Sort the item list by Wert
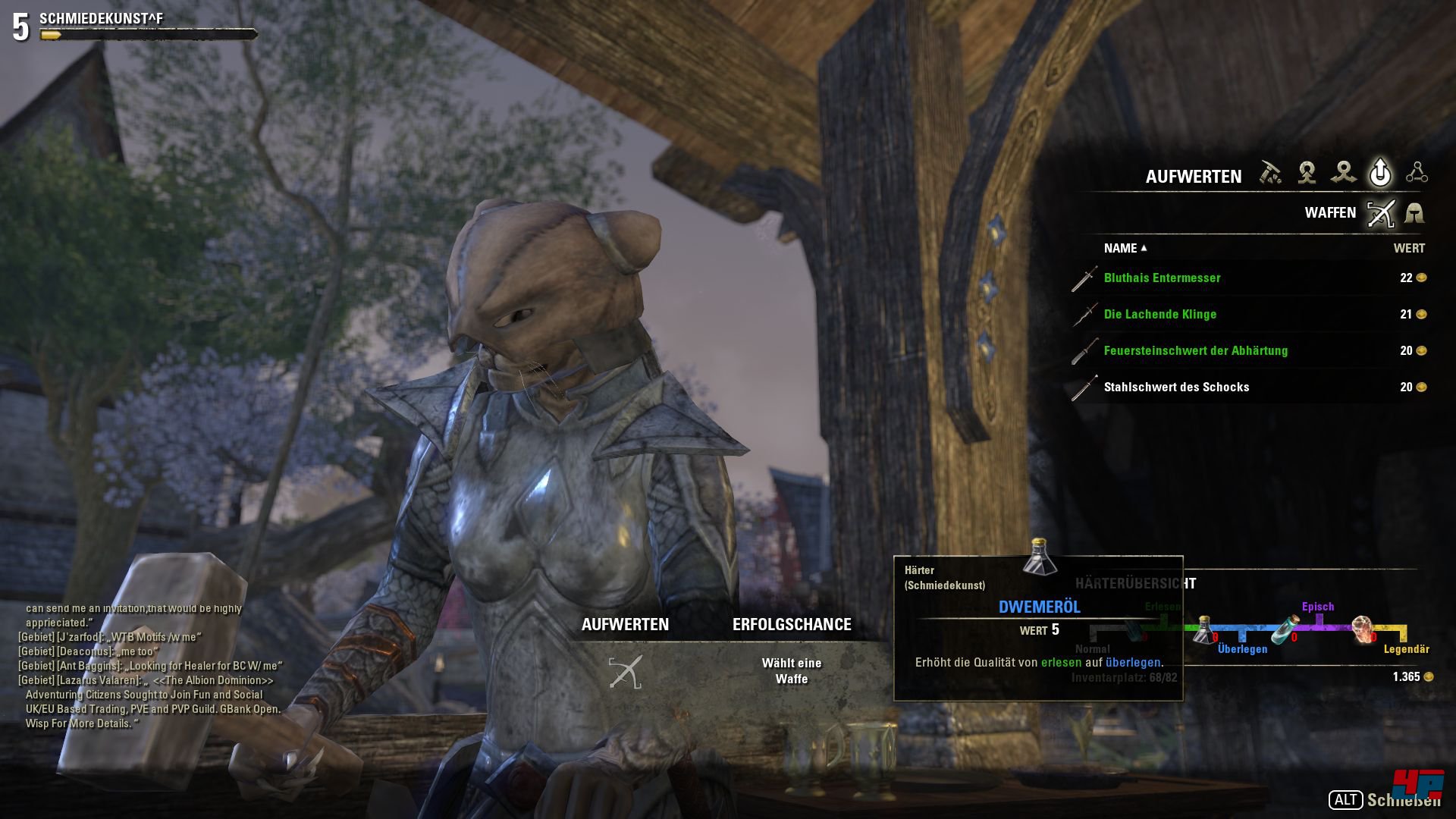 click(x=1408, y=248)
